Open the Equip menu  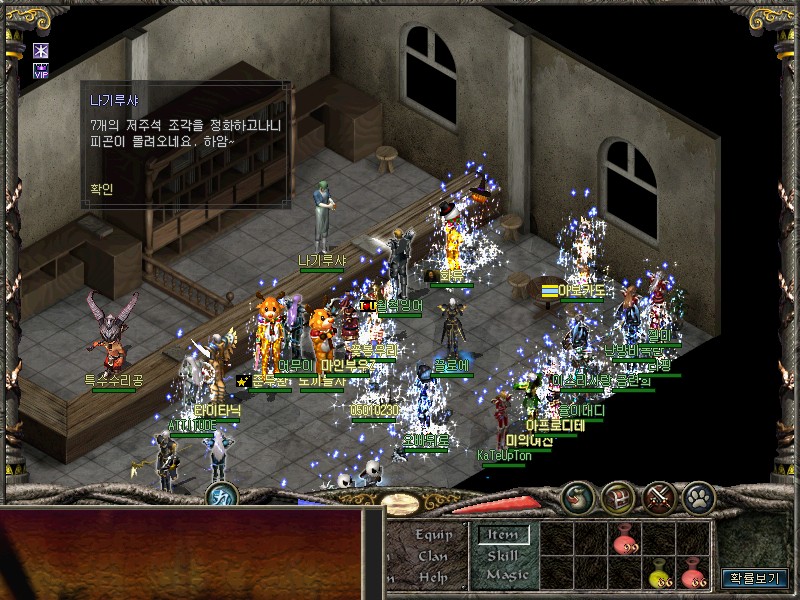click(x=434, y=535)
